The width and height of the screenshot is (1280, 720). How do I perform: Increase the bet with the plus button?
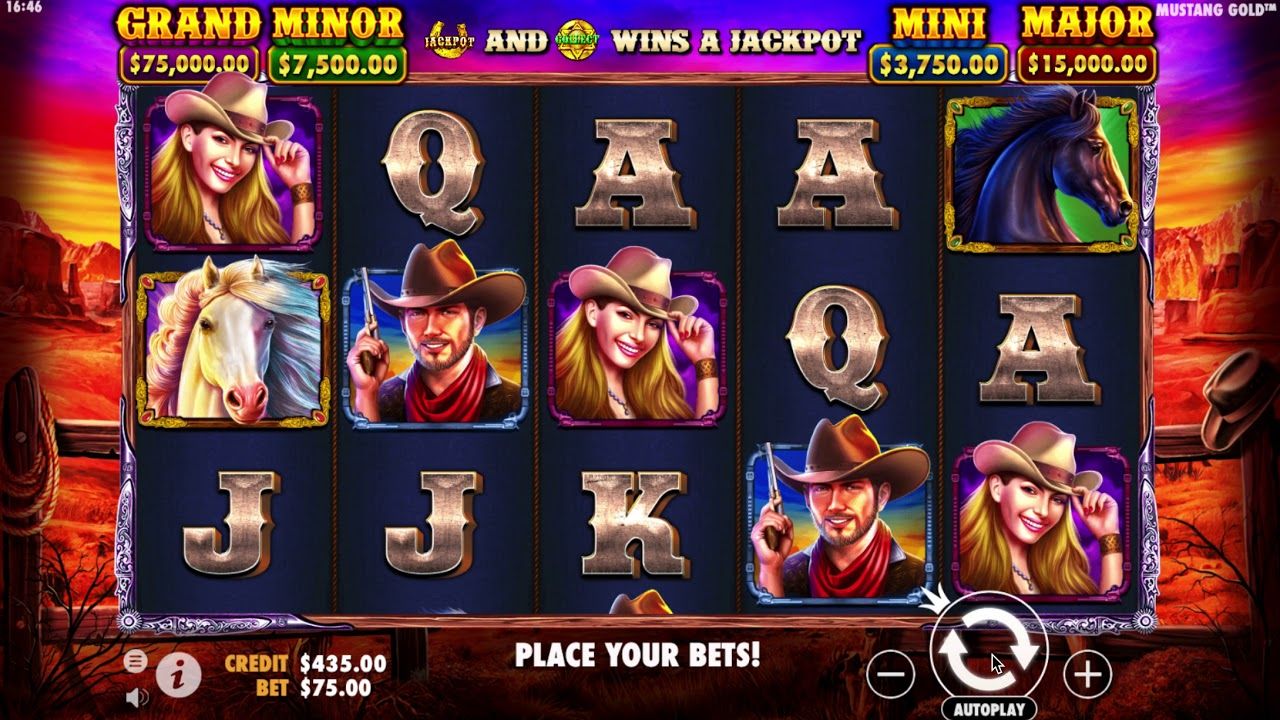tap(1087, 675)
